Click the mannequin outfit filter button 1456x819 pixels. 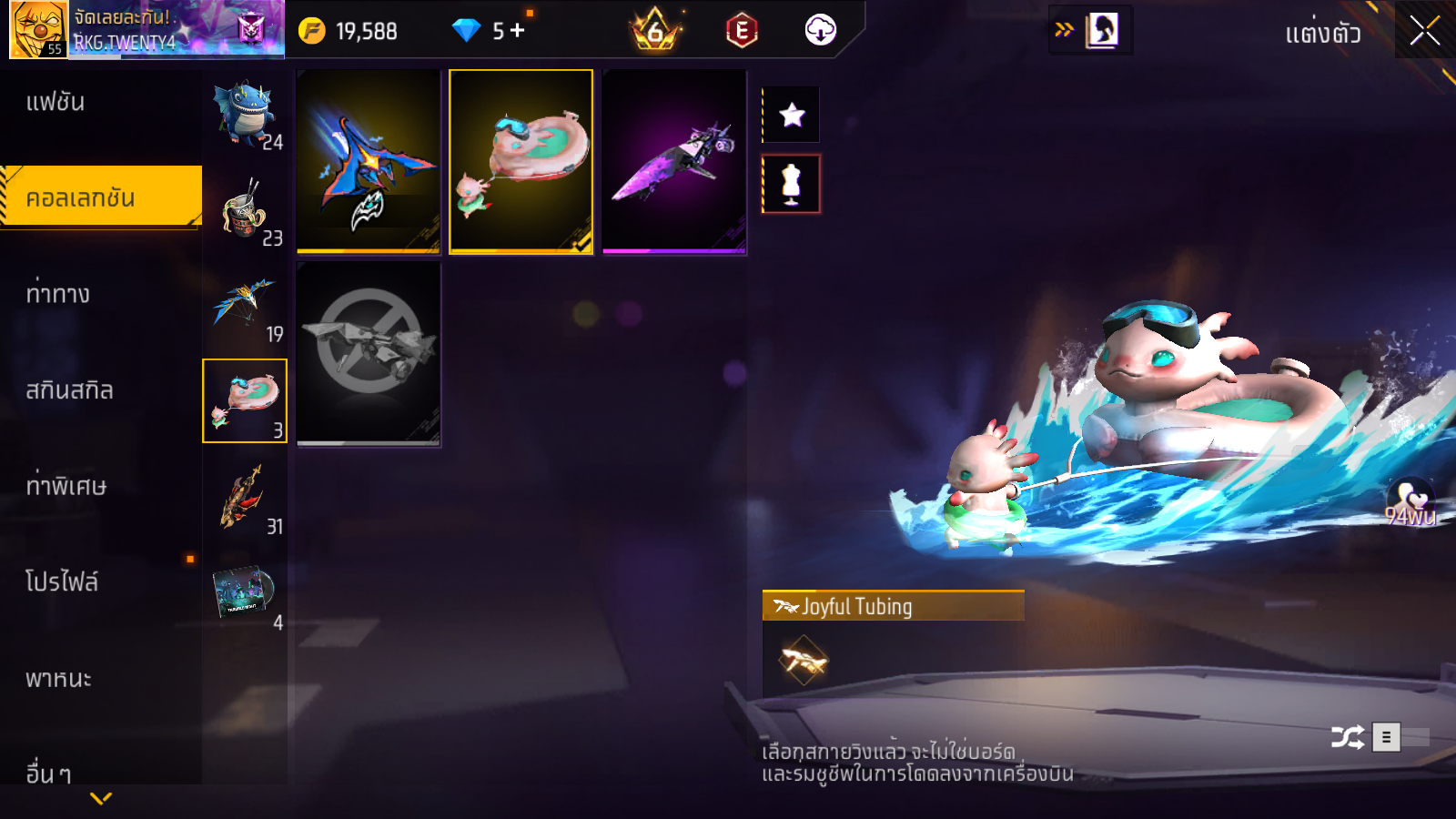pyautogui.click(x=792, y=184)
